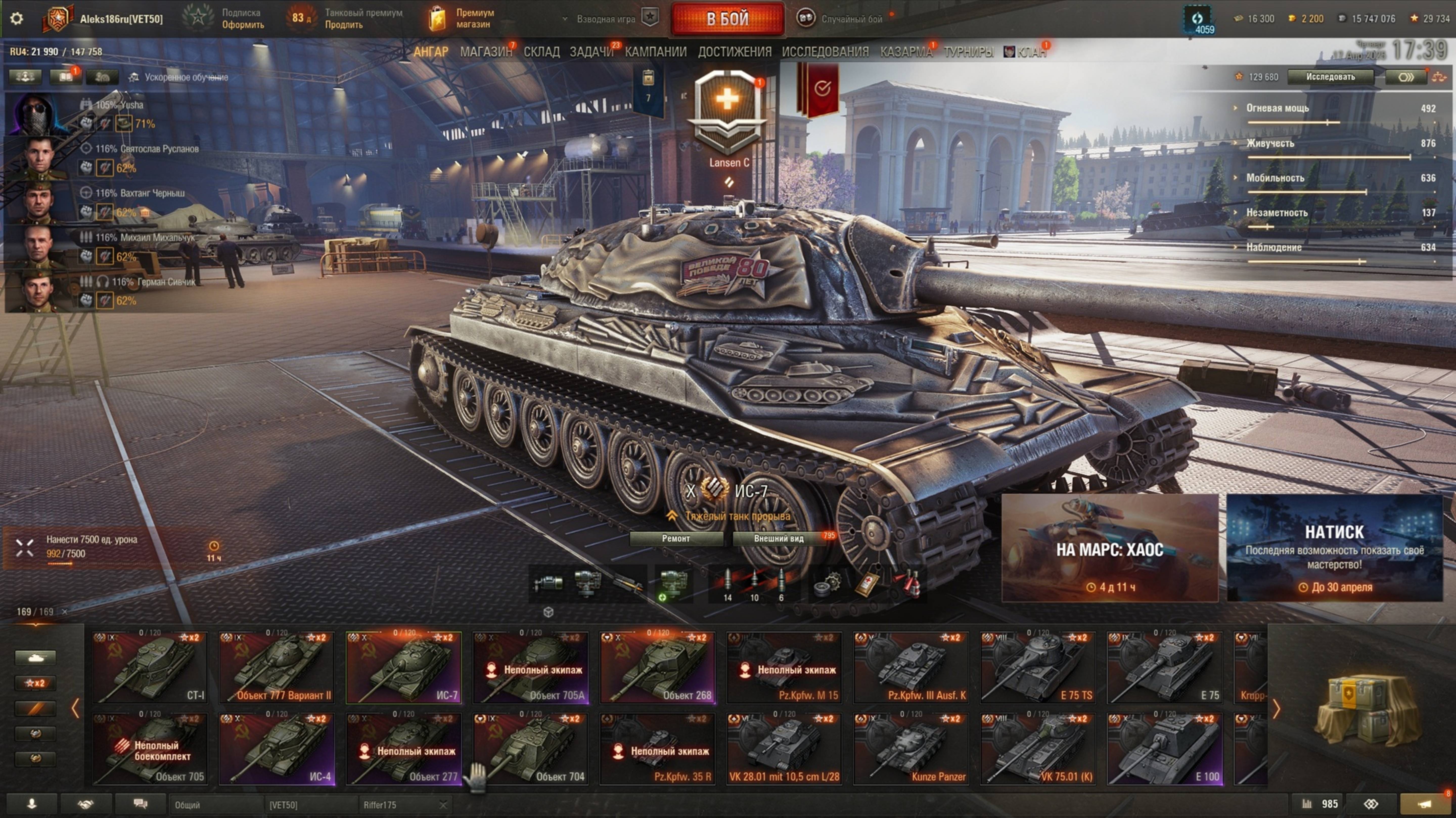
Task: Show the ДОСТИЖЕНИЯ tab
Action: pyautogui.click(x=734, y=52)
